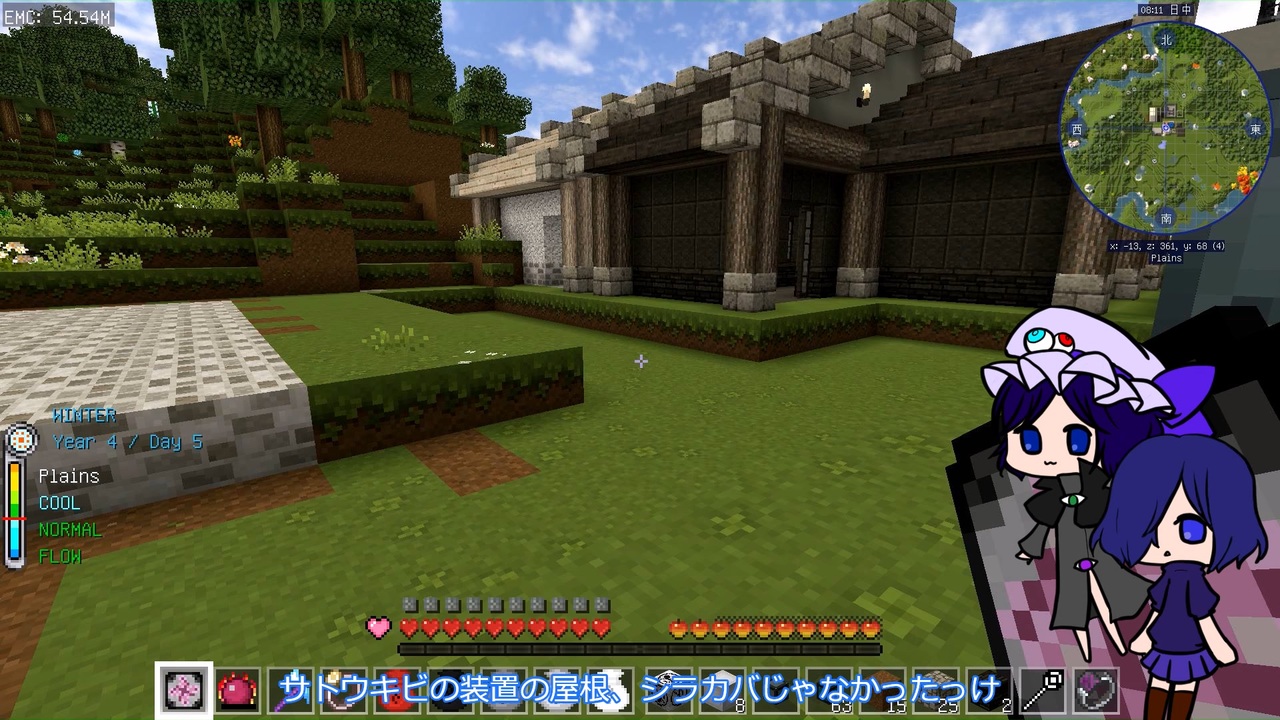Viewport: 1280px width, 720px height.
Task: Toggle the COOL temperature label
Action: [x=59, y=503]
